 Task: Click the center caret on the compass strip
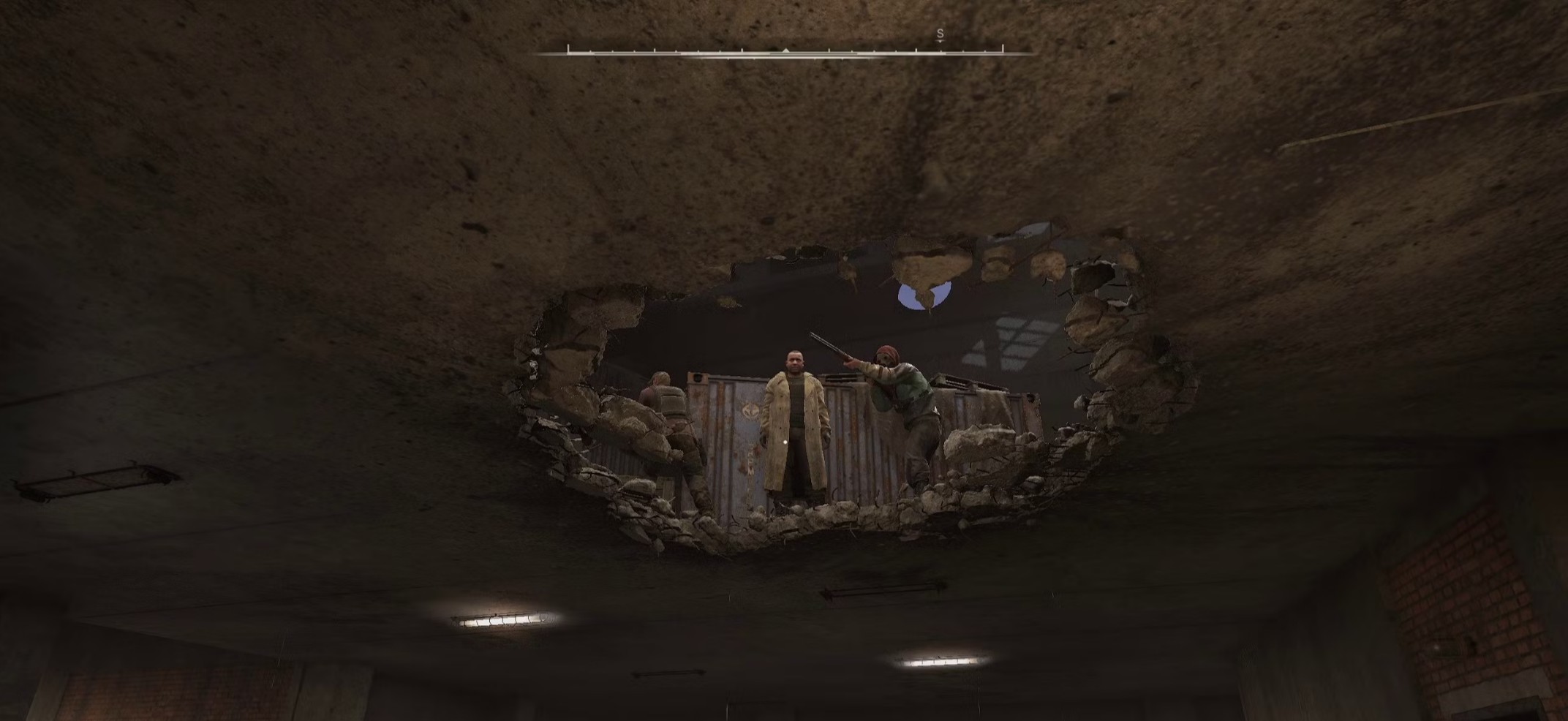pos(785,50)
